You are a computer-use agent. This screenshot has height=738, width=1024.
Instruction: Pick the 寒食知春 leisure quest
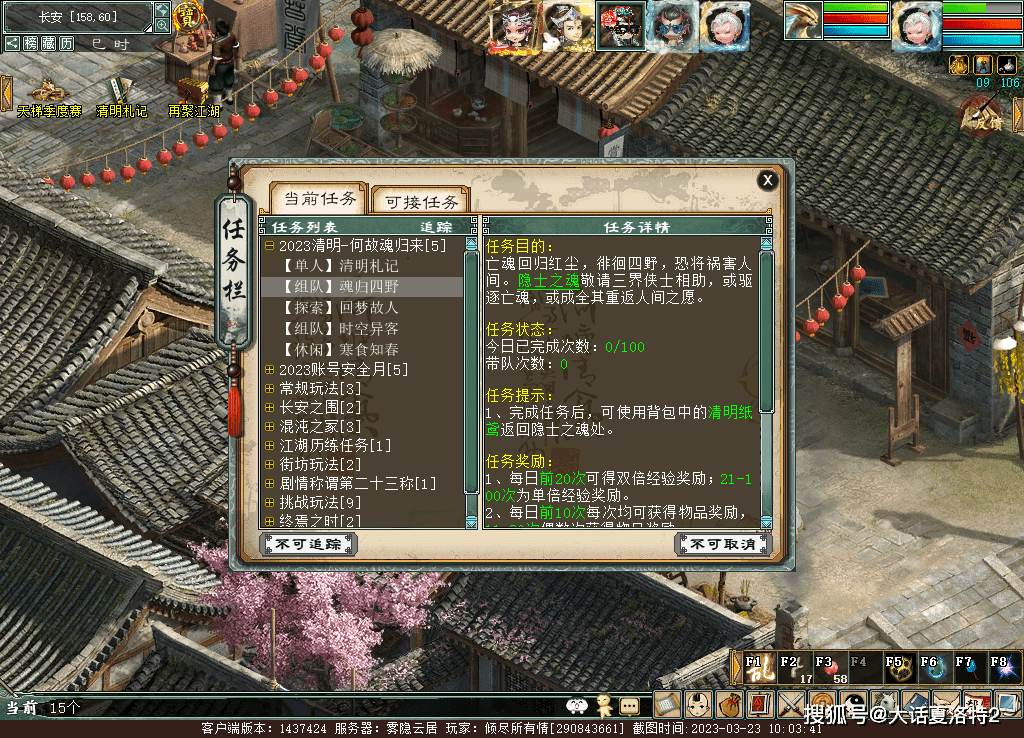point(340,350)
